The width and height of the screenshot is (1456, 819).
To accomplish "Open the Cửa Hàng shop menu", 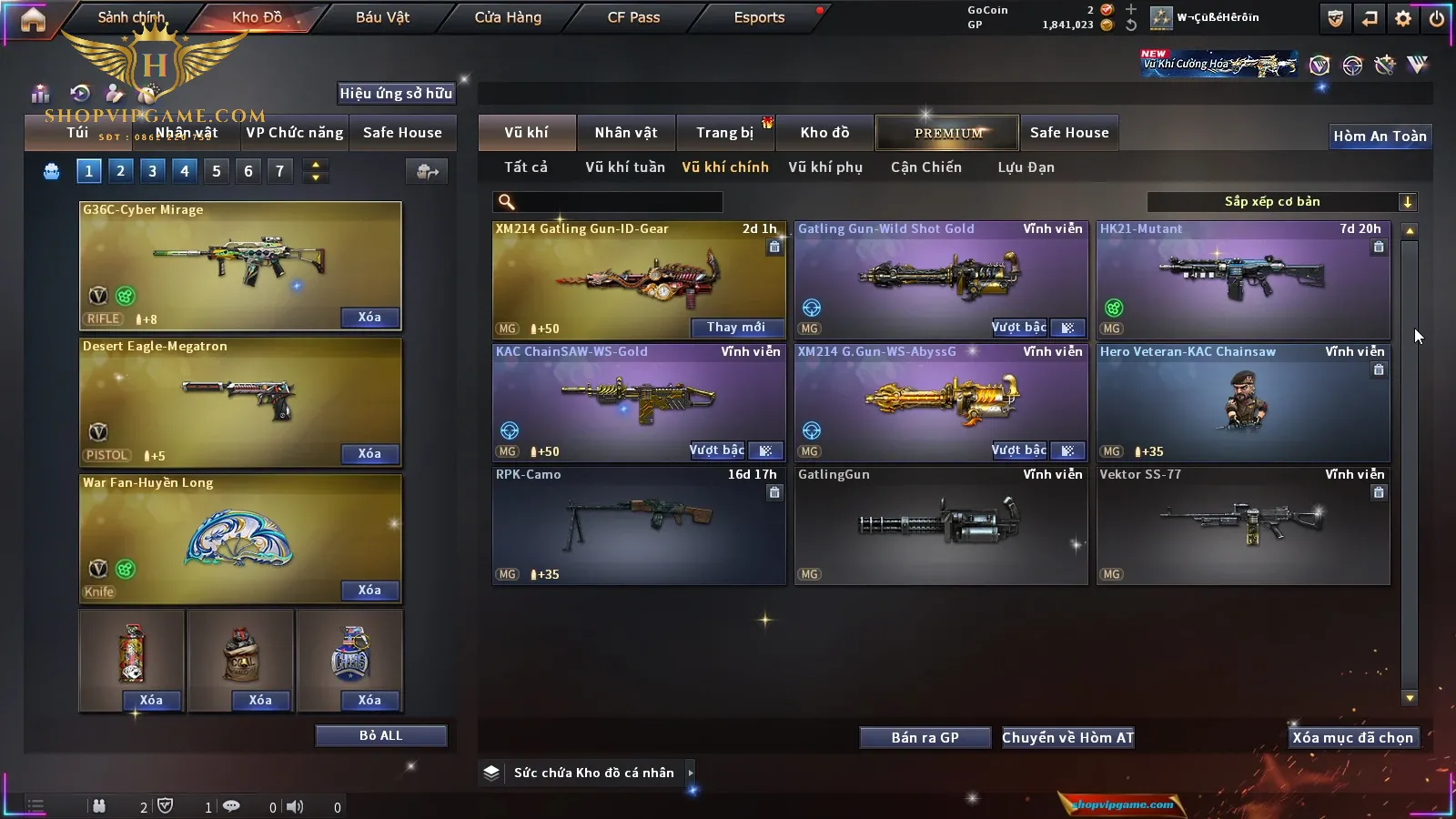I will pos(508,17).
